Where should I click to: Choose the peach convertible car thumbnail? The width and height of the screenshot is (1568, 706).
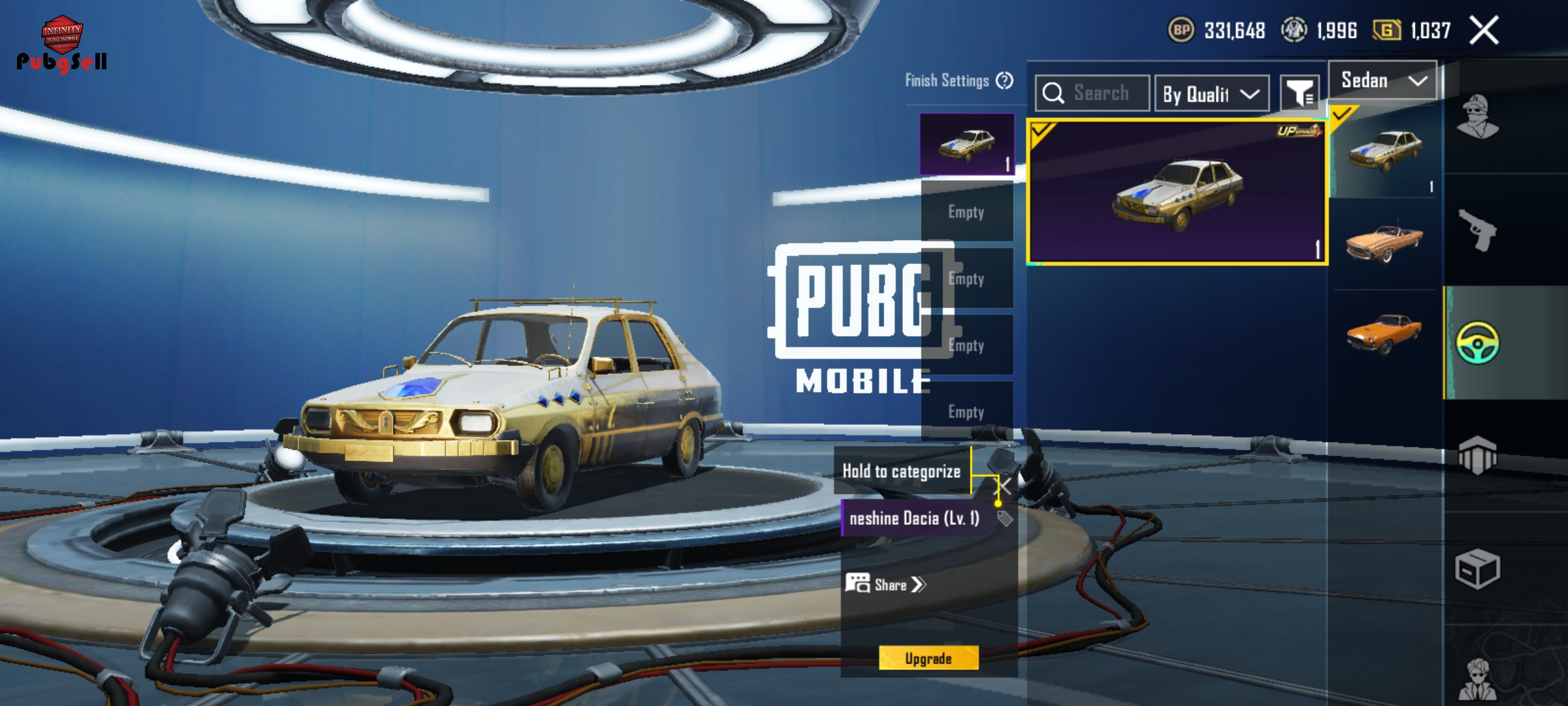(x=1384, y=243)
